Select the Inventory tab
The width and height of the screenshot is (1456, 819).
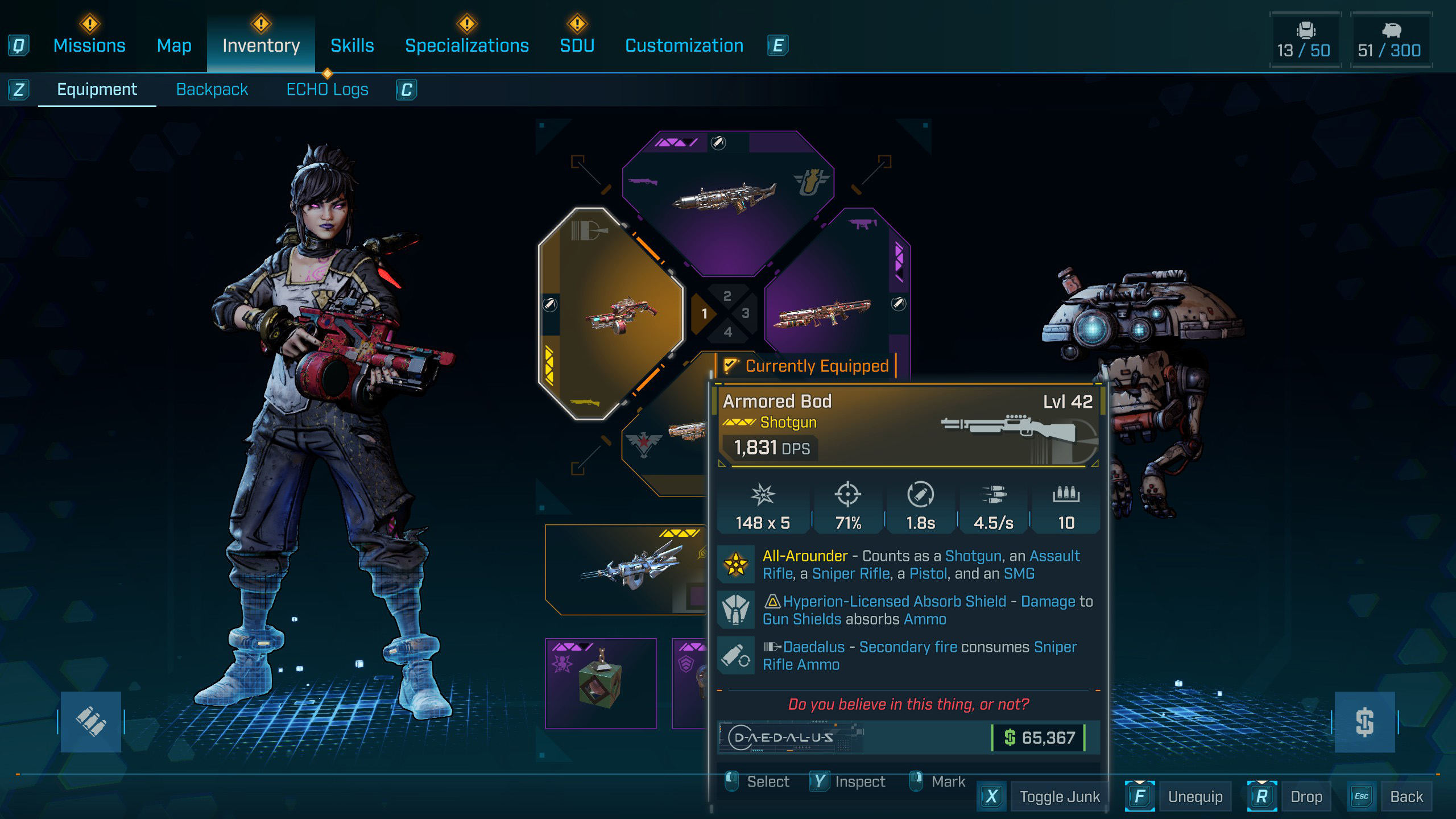[261, 45]
